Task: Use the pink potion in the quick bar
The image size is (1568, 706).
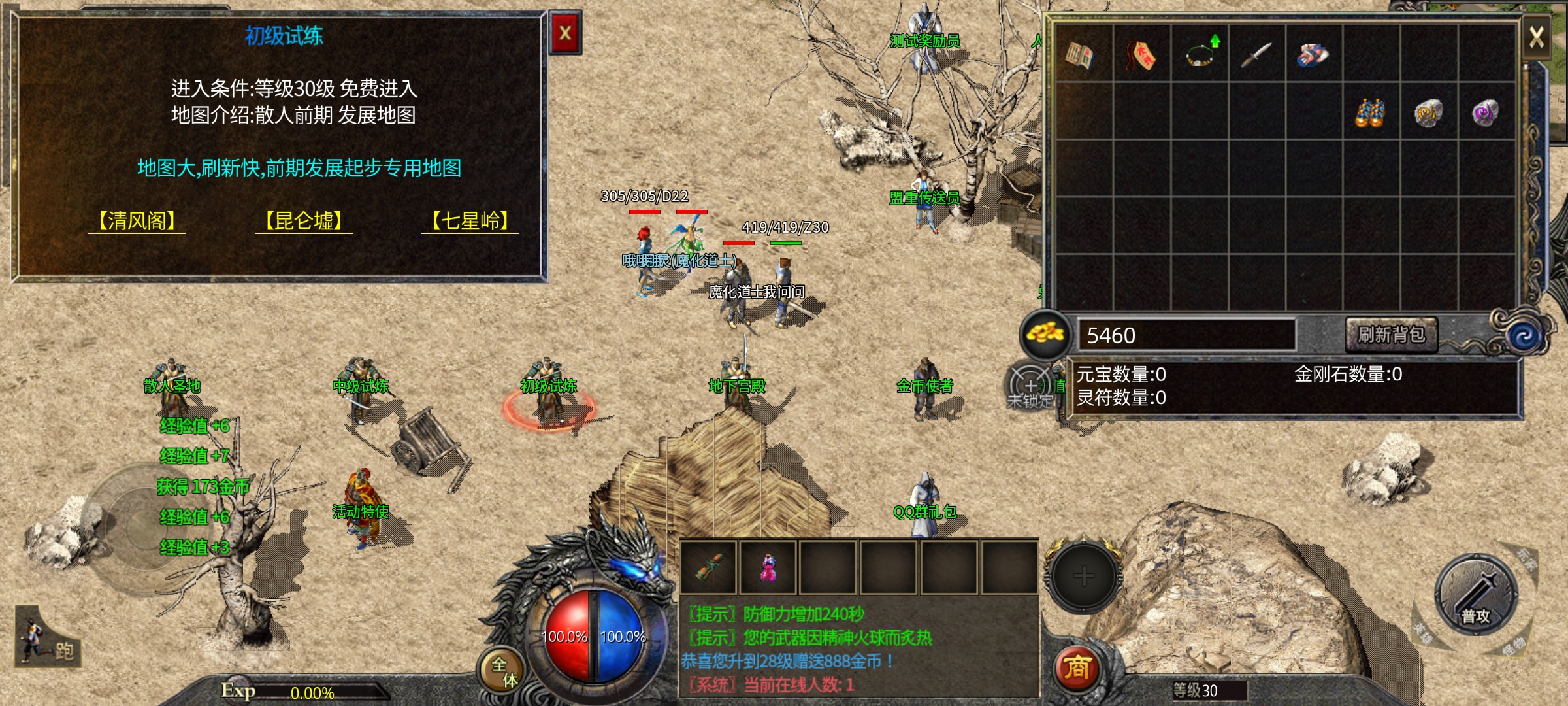Action: pos(768,567)
